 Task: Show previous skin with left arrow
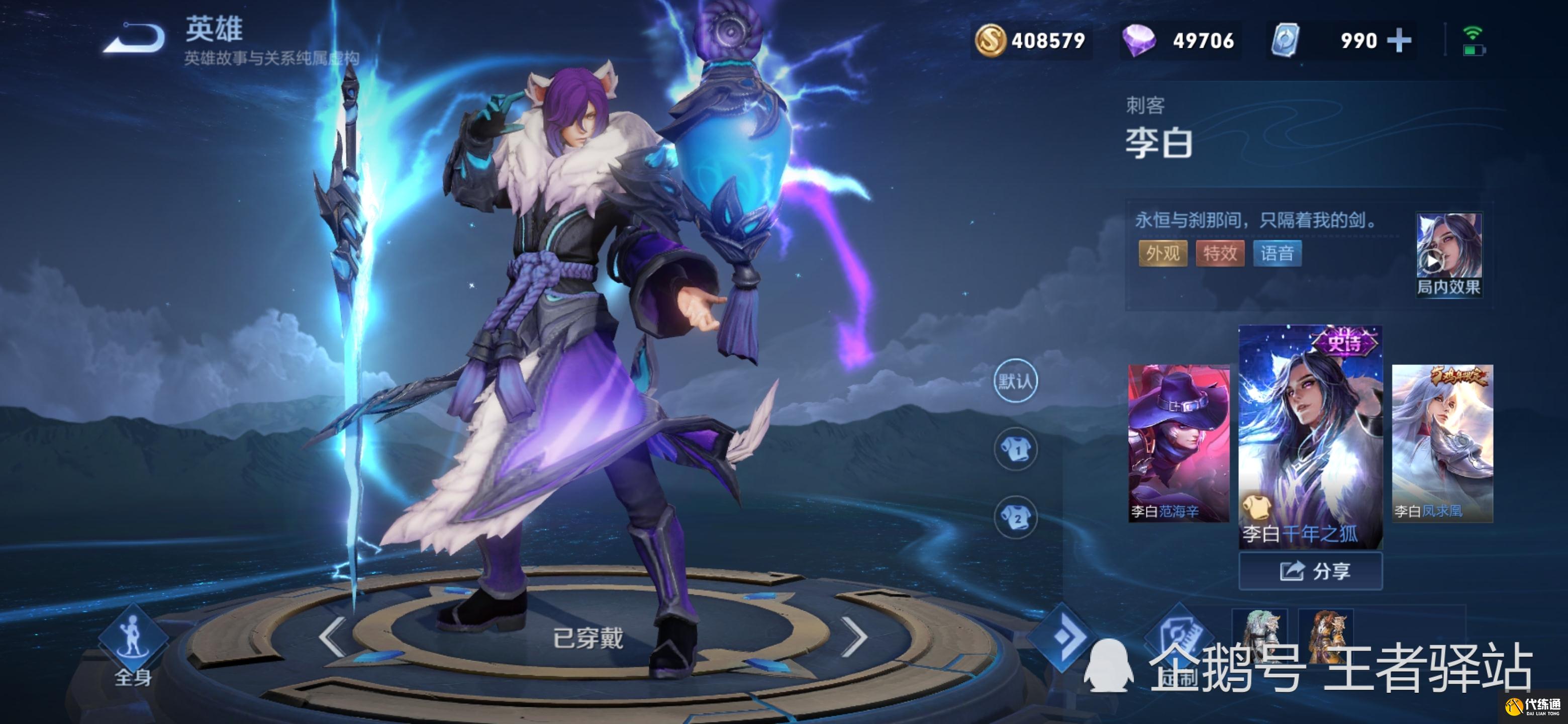coord(332,637)
